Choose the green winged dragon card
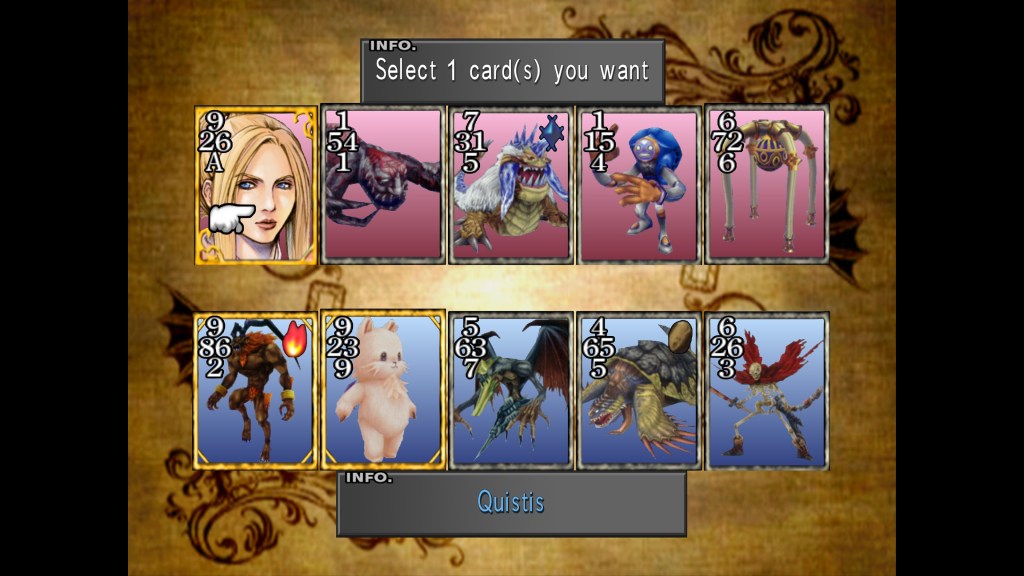Viewport: 1024px width, 576px height. click(x=511, y=391)
